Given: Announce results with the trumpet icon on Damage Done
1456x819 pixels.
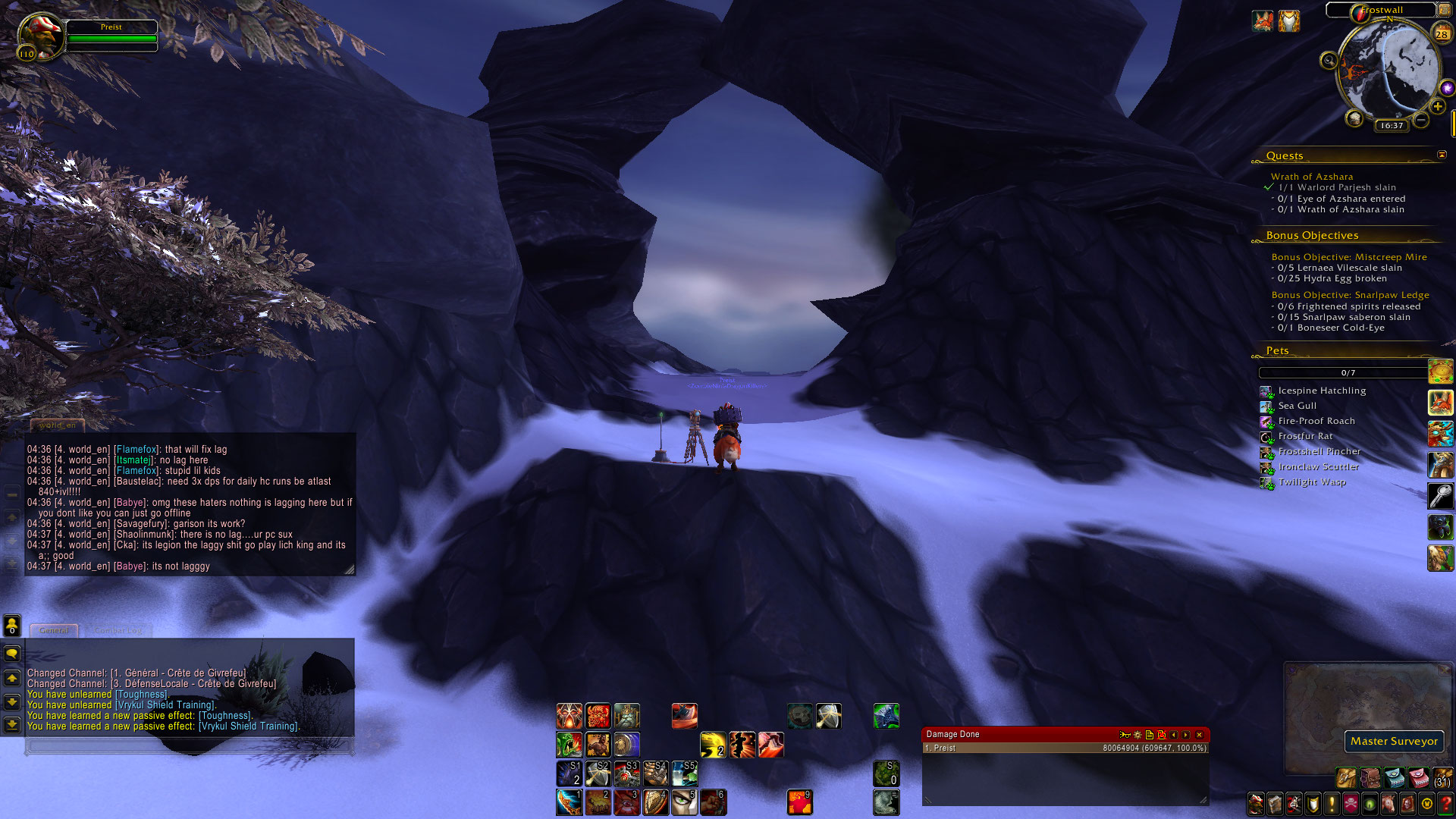Looking at the screenshot, I should coord(1124,735).
